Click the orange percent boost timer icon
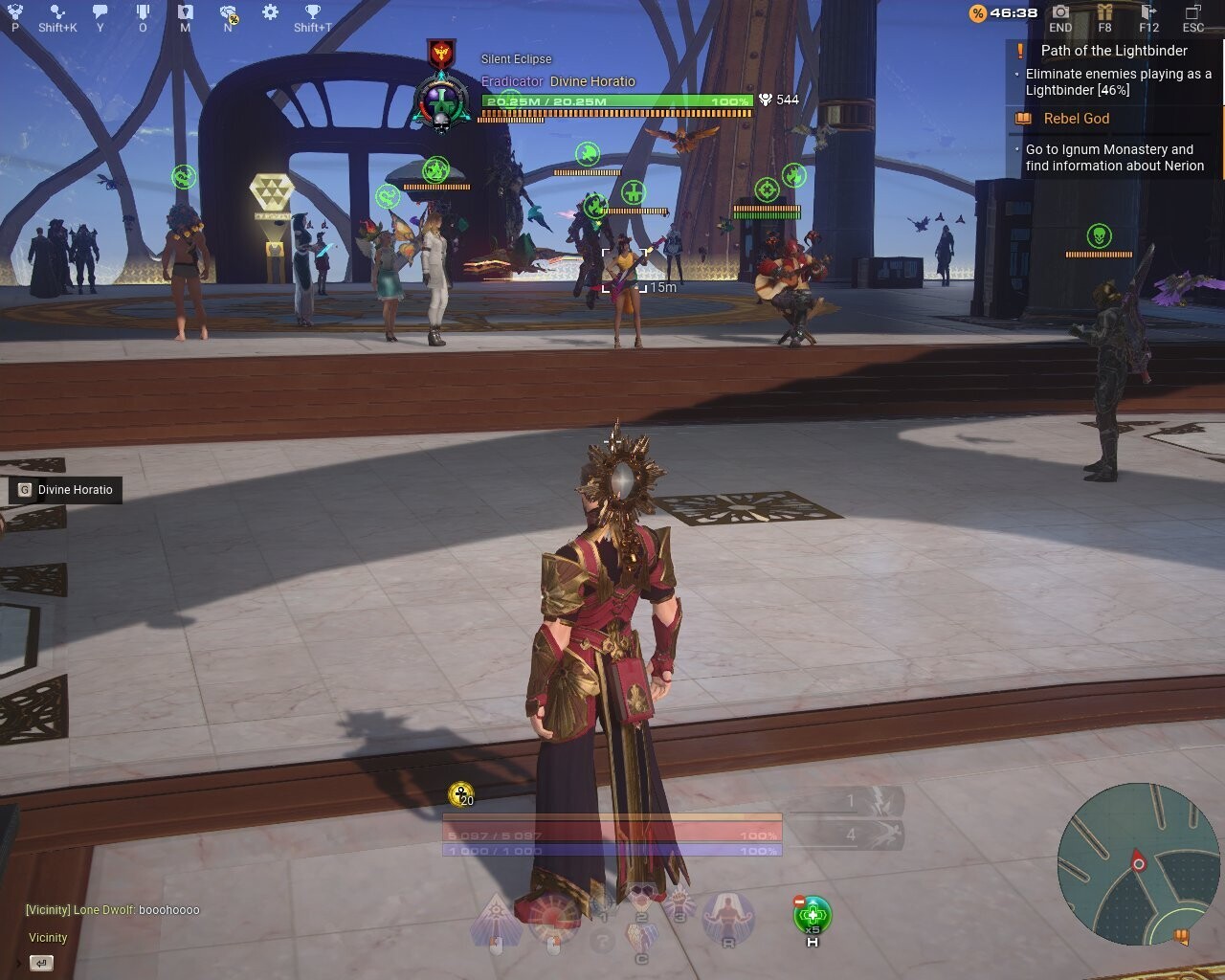The width and height of the screenshot is (1225, 980). click(x=977, y=13)
